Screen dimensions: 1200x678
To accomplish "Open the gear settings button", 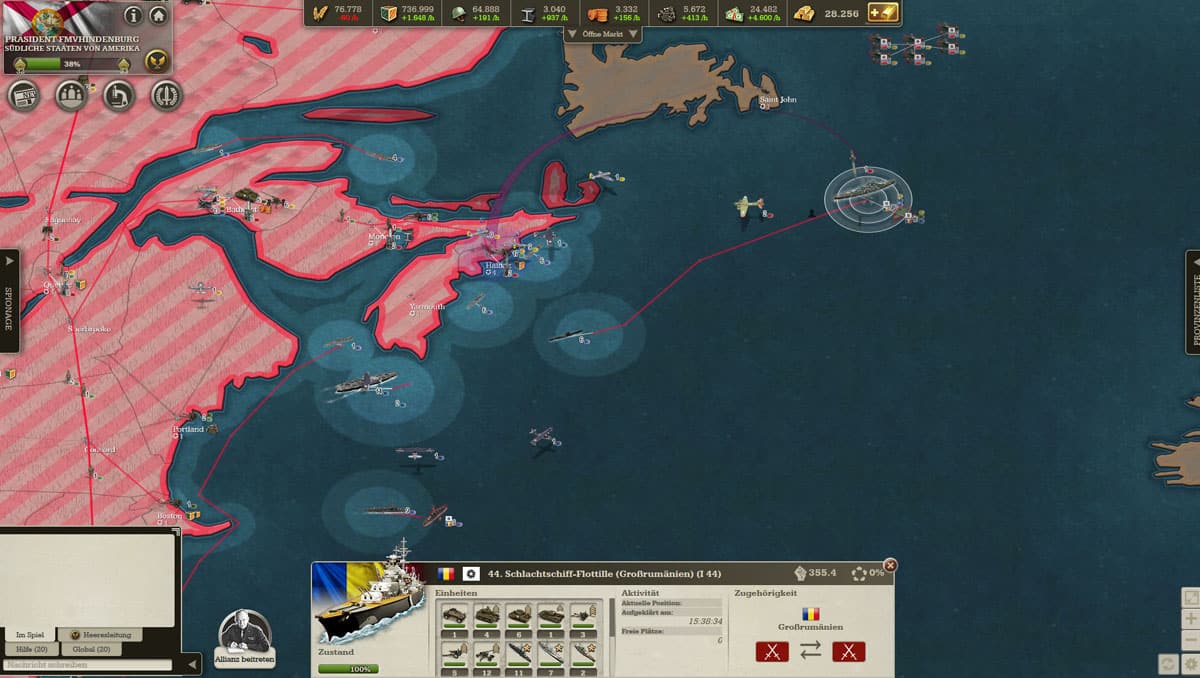I will [x=1191, y=663].
